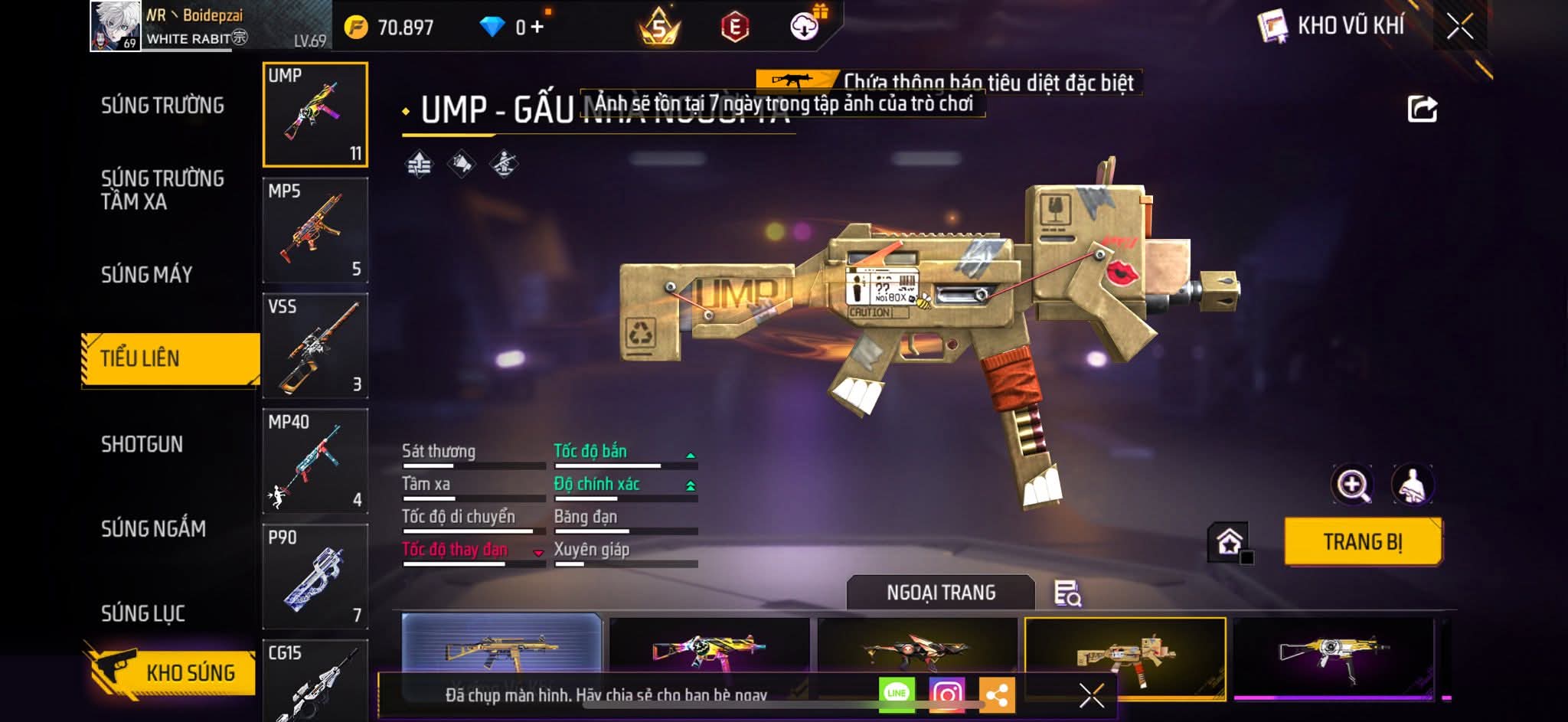Select the MP5 weapon tile
This screenshot has width=1568, height=722.
pos(315,230)
